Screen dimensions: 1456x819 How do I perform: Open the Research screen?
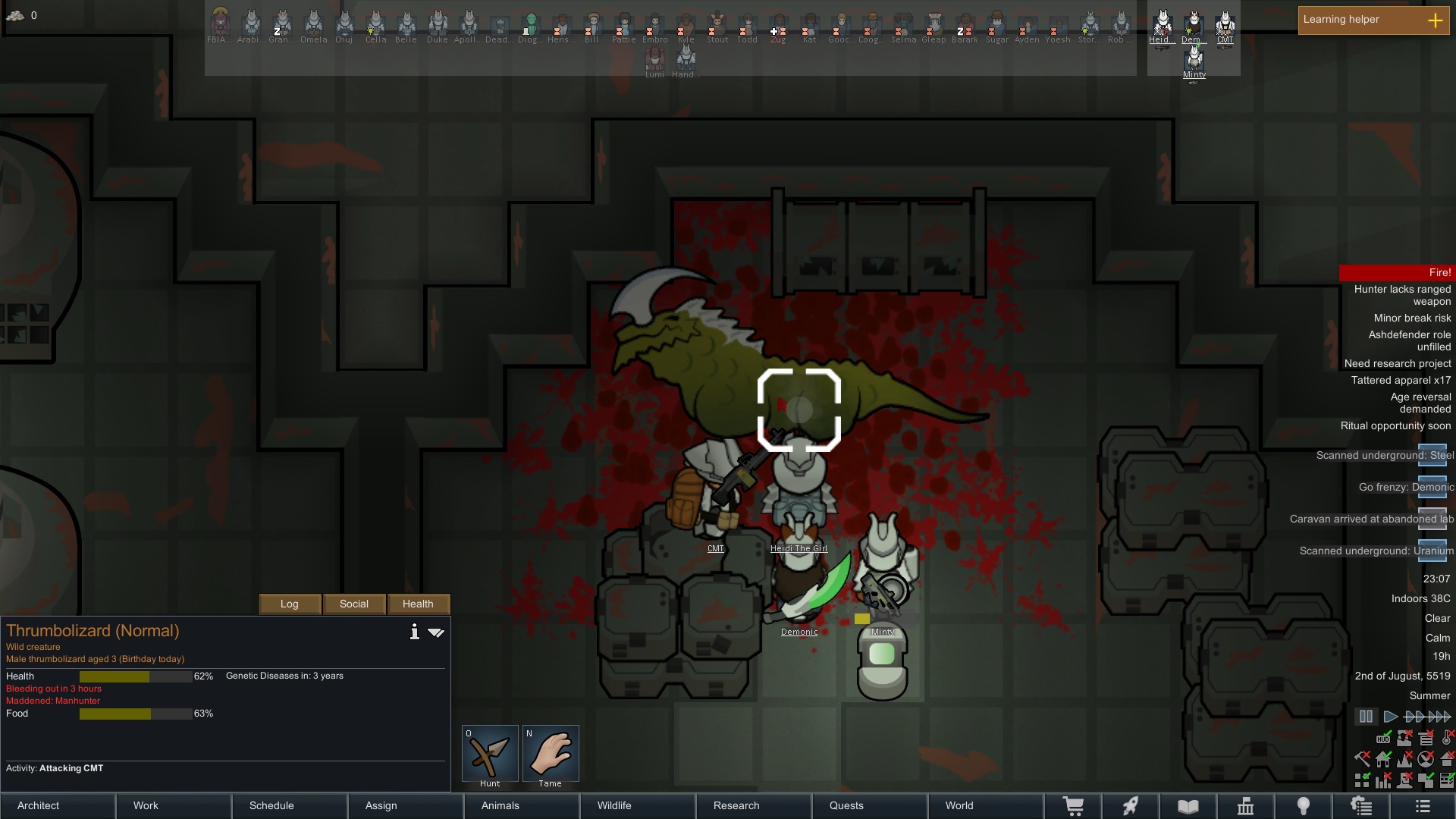pos(754,805)
